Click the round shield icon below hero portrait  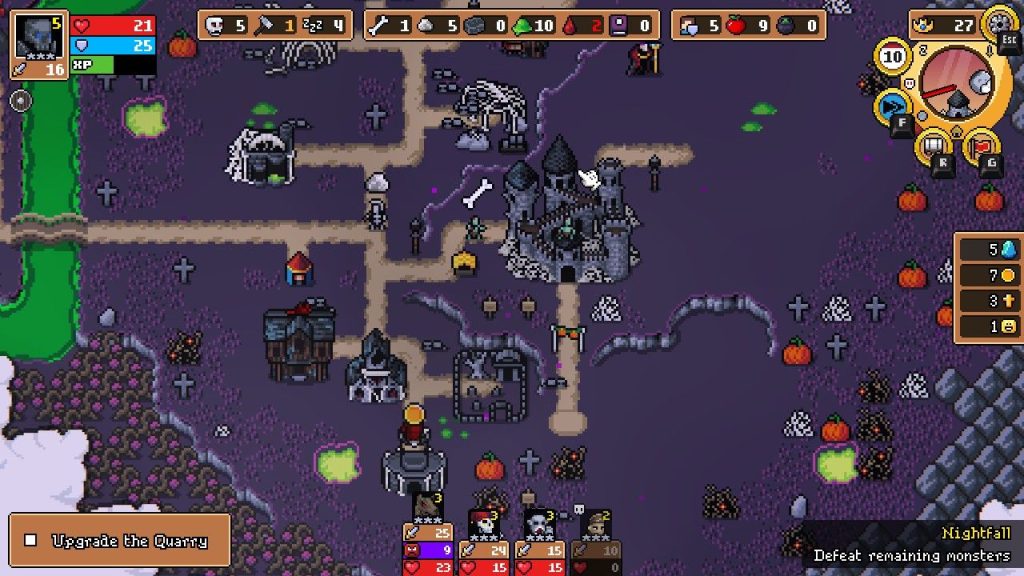coord(20,100)
